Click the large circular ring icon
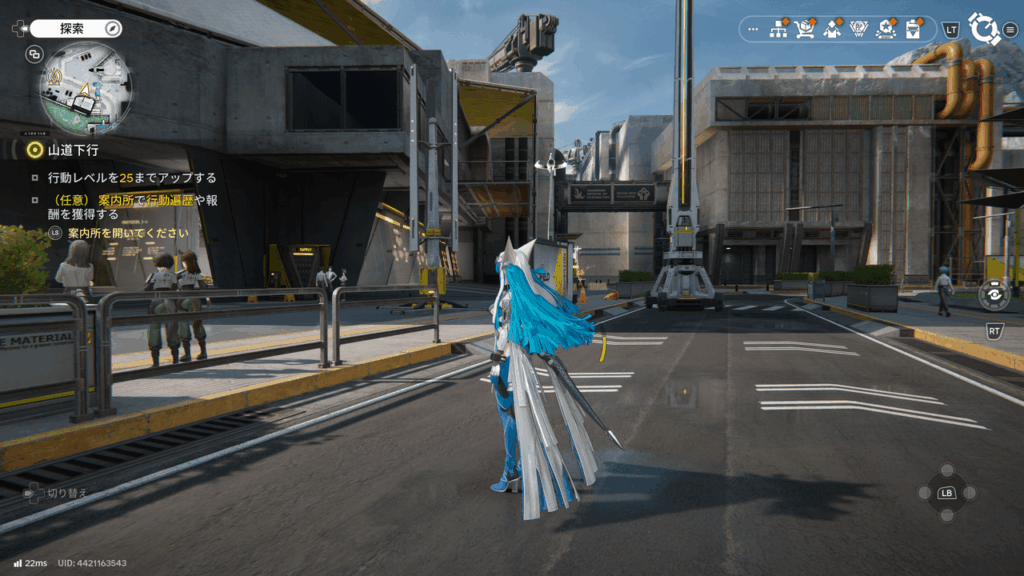This screenshot has width=1024, height=576. point(984,29)
